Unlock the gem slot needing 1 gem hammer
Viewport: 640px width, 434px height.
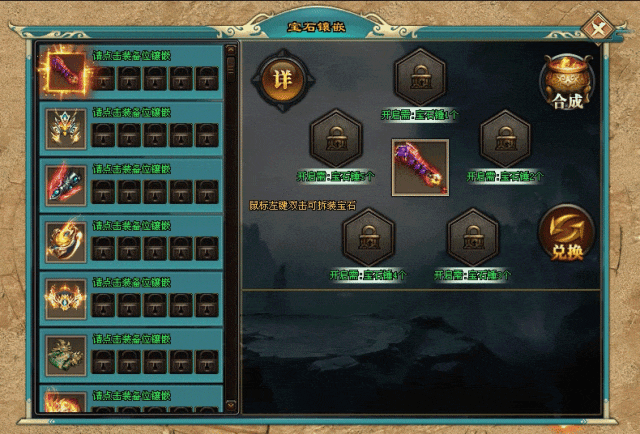tap(420, 76)
